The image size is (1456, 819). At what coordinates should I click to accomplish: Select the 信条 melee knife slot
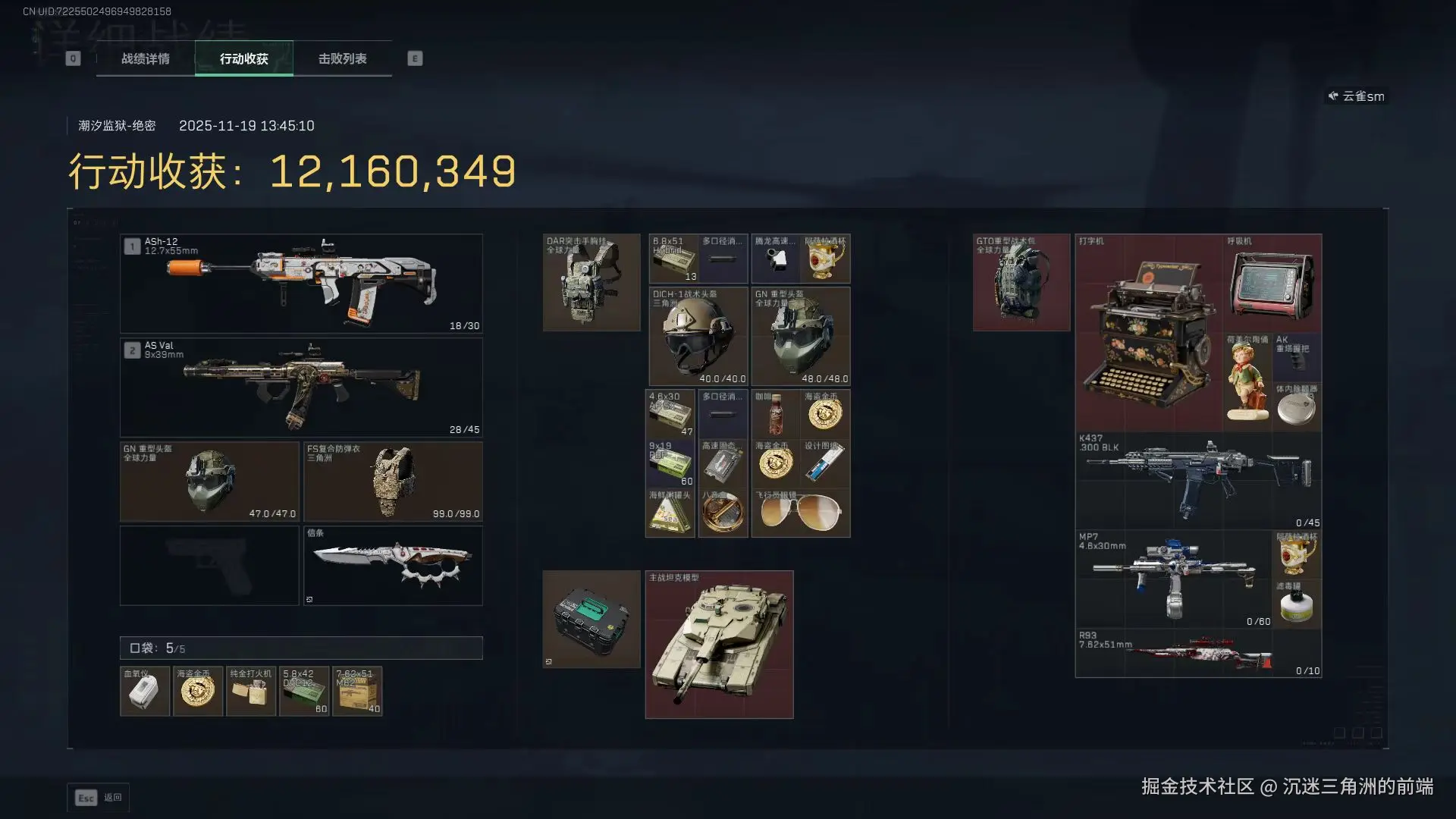393,566
